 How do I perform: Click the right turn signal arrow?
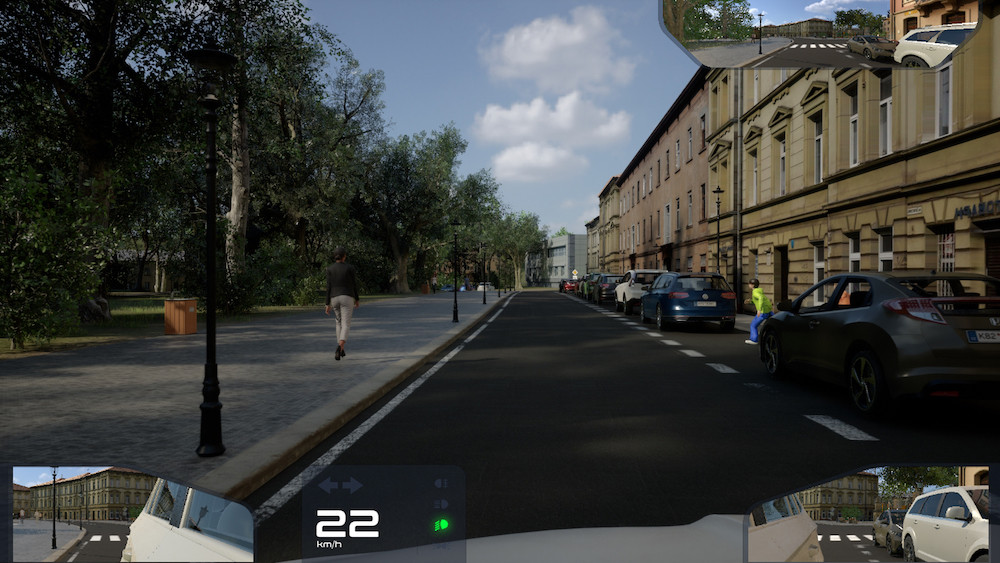coord(352,486)
